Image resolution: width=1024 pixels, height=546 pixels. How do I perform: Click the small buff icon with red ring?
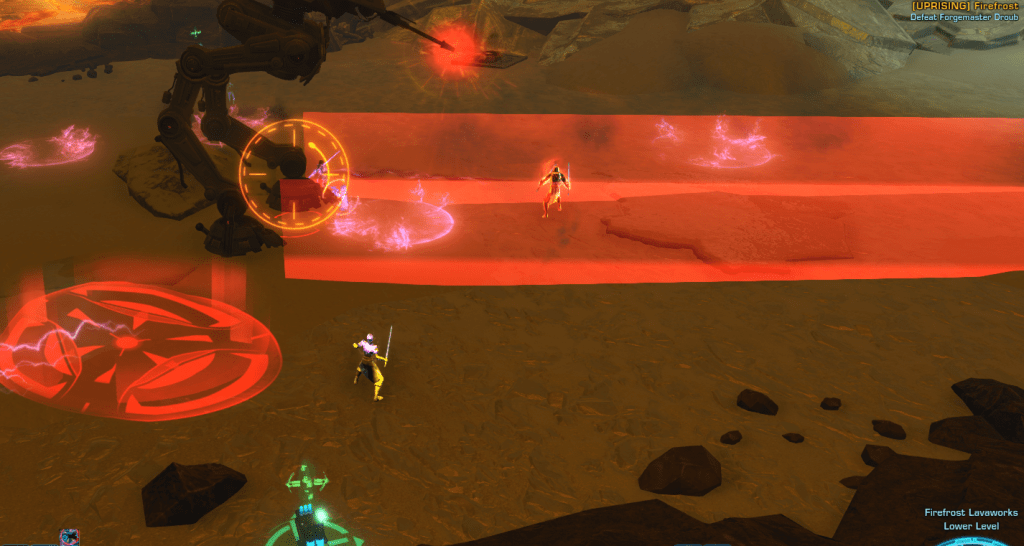tap(69, 538)
